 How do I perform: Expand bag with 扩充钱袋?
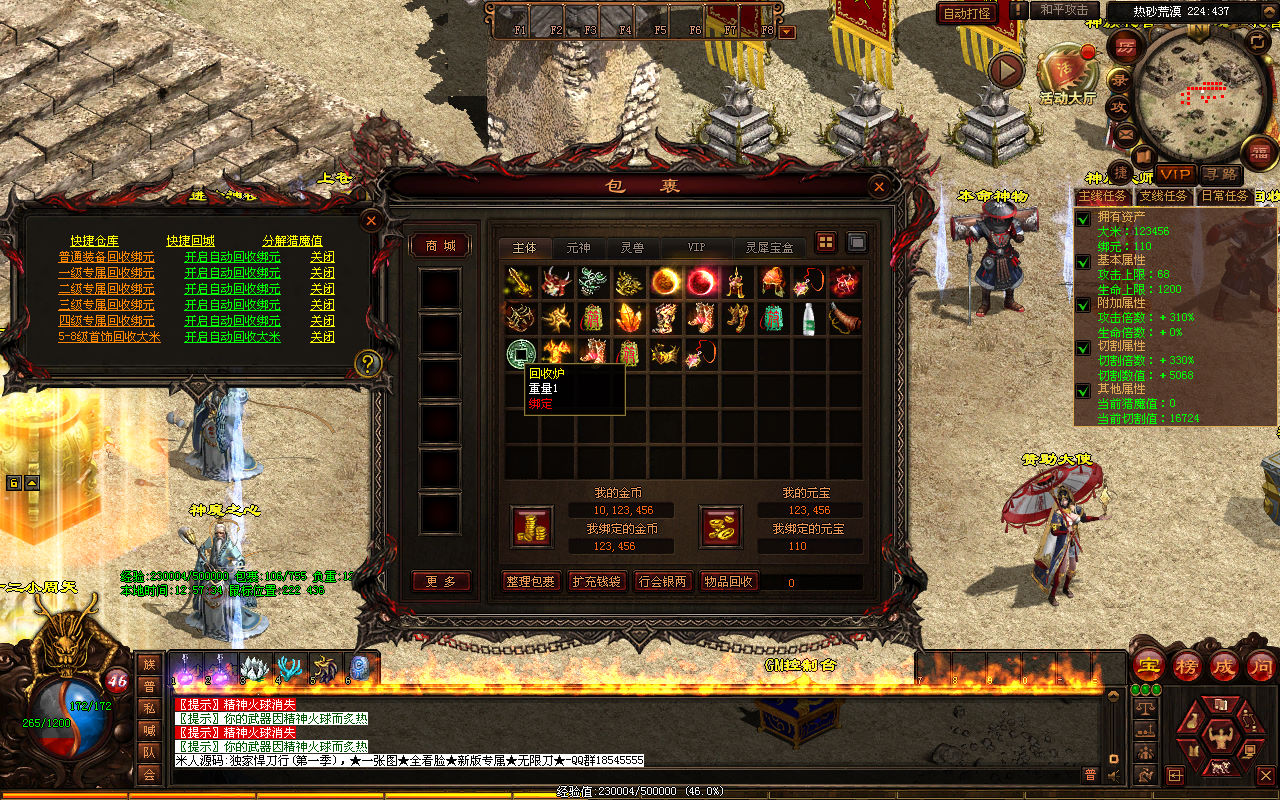[x=596, y=581]
